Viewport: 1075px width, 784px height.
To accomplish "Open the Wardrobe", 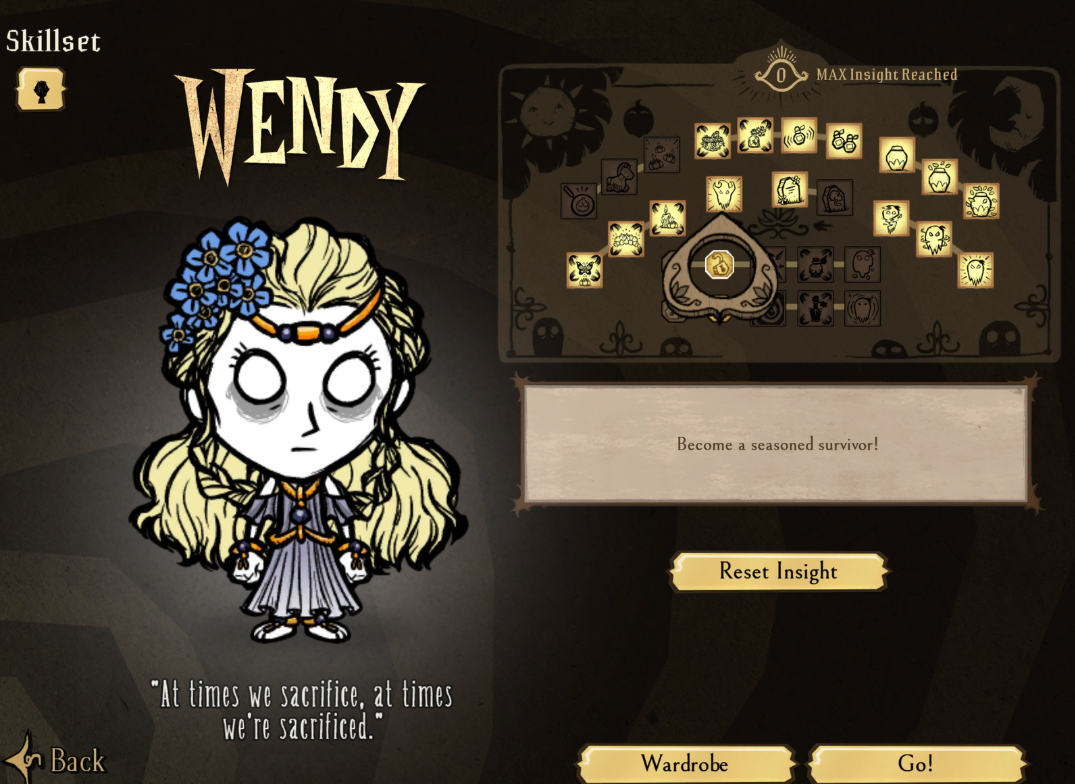I will tap(685, 764).
